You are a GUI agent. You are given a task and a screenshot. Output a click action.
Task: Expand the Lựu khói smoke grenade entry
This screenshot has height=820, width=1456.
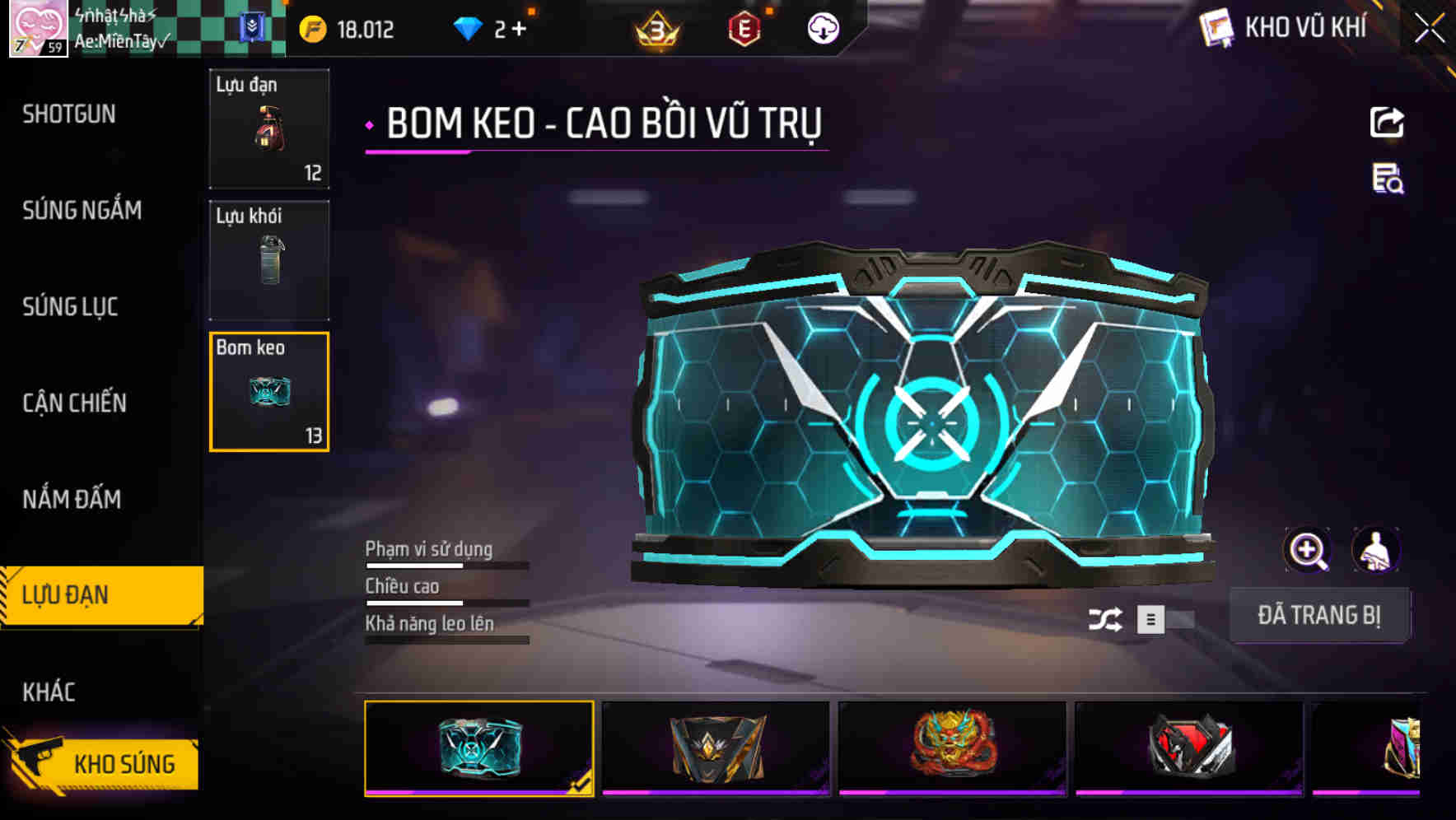[x=268, y=259]
